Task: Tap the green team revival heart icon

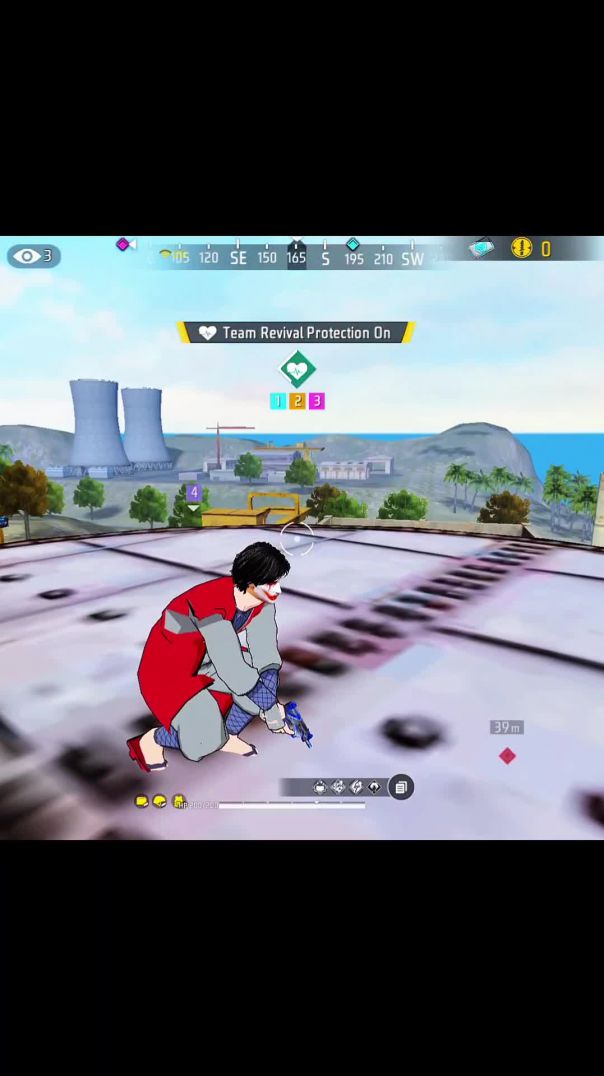Action: click(x=297, y=370)
